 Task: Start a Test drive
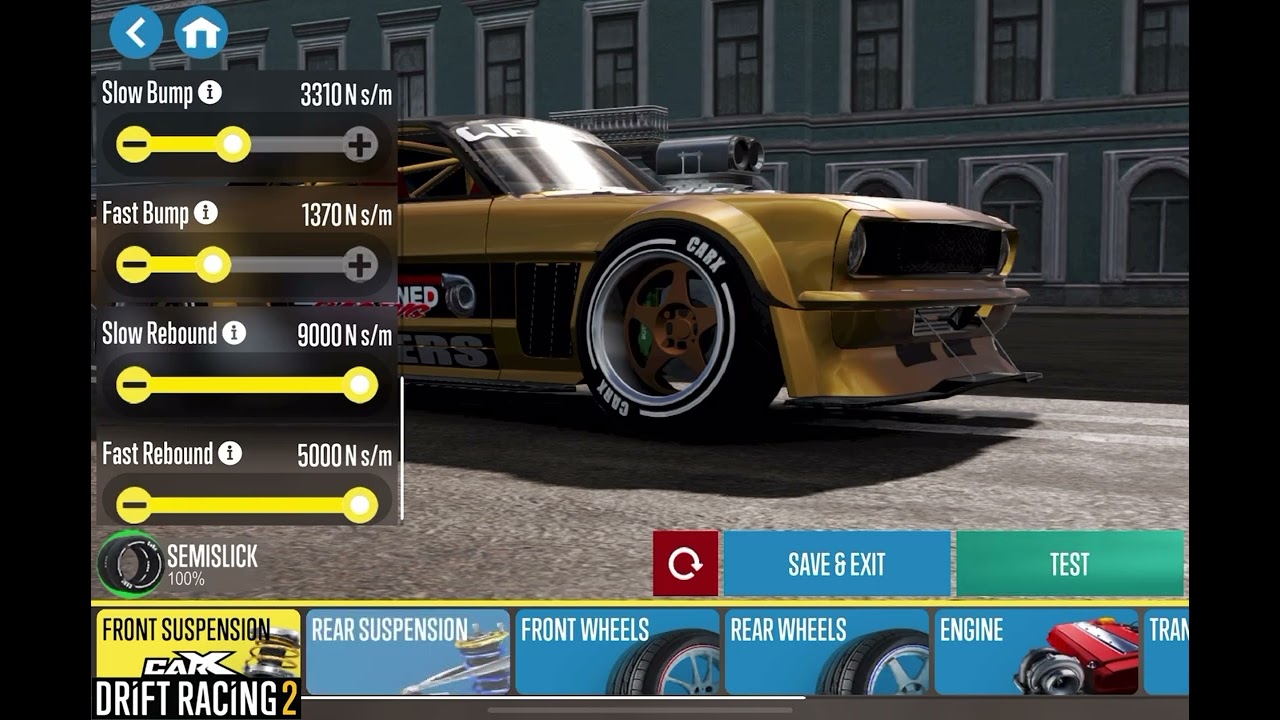1069,564
